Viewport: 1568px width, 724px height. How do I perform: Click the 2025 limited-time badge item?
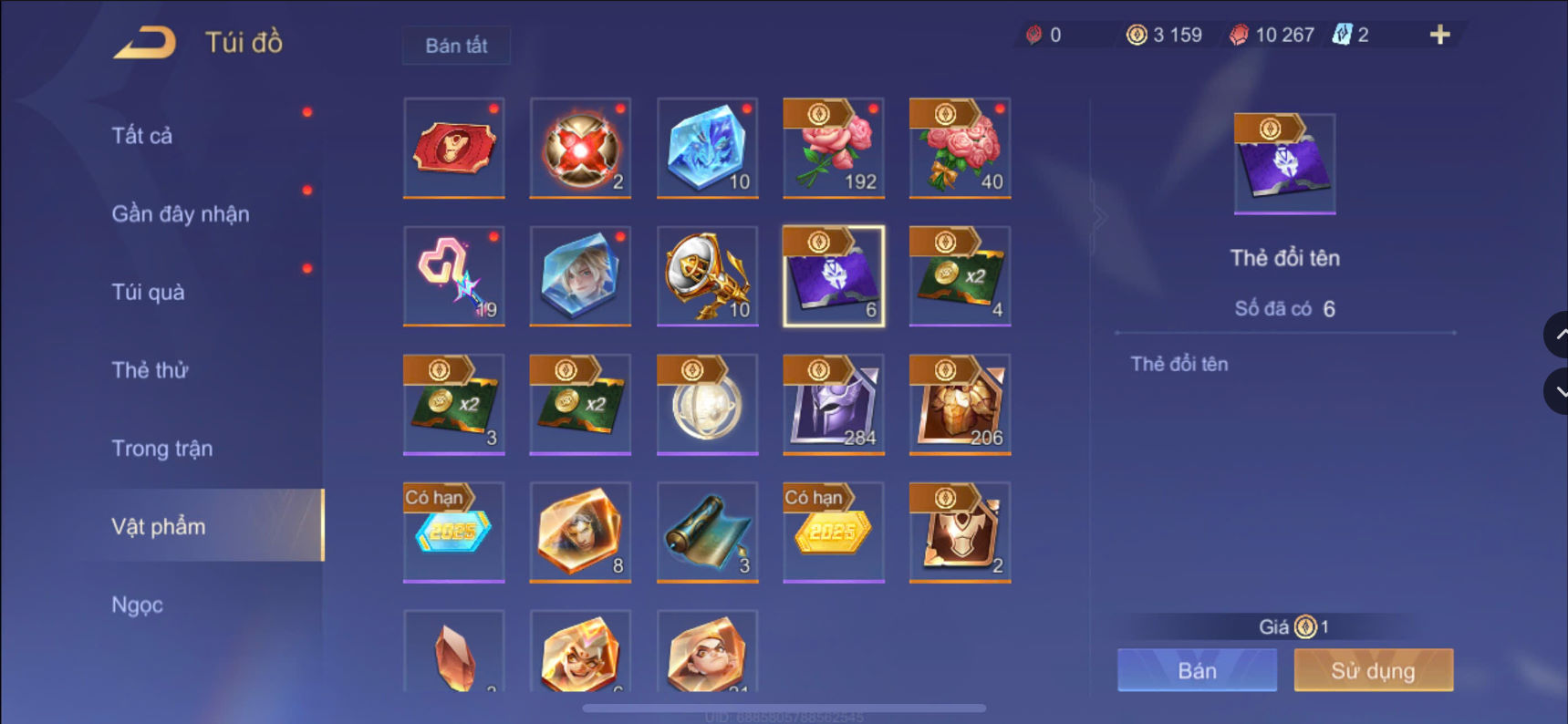(453, 532)
